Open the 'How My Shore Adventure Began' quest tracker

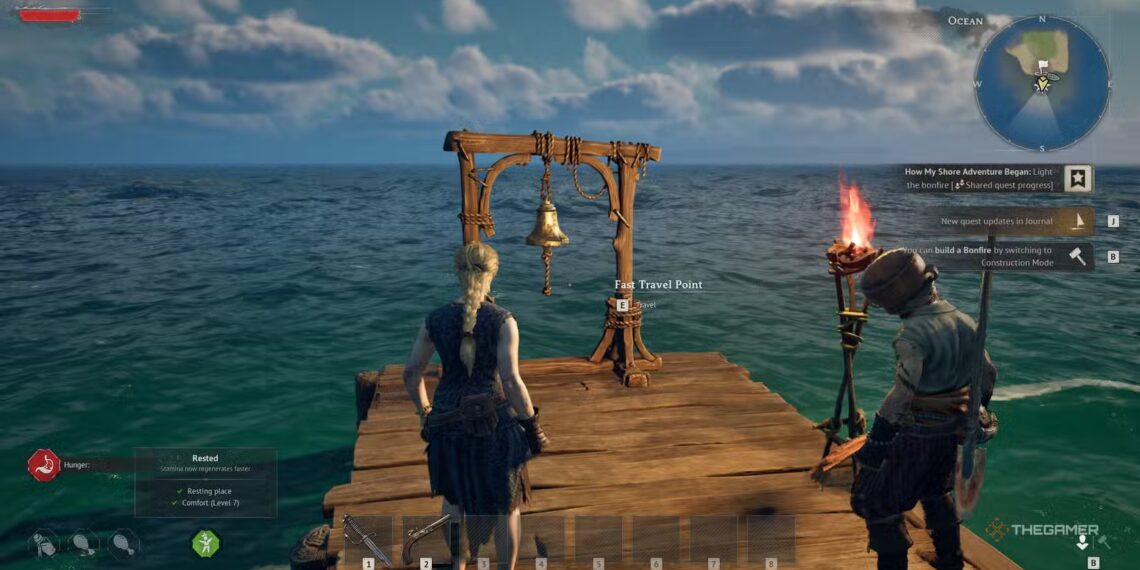1077,179
